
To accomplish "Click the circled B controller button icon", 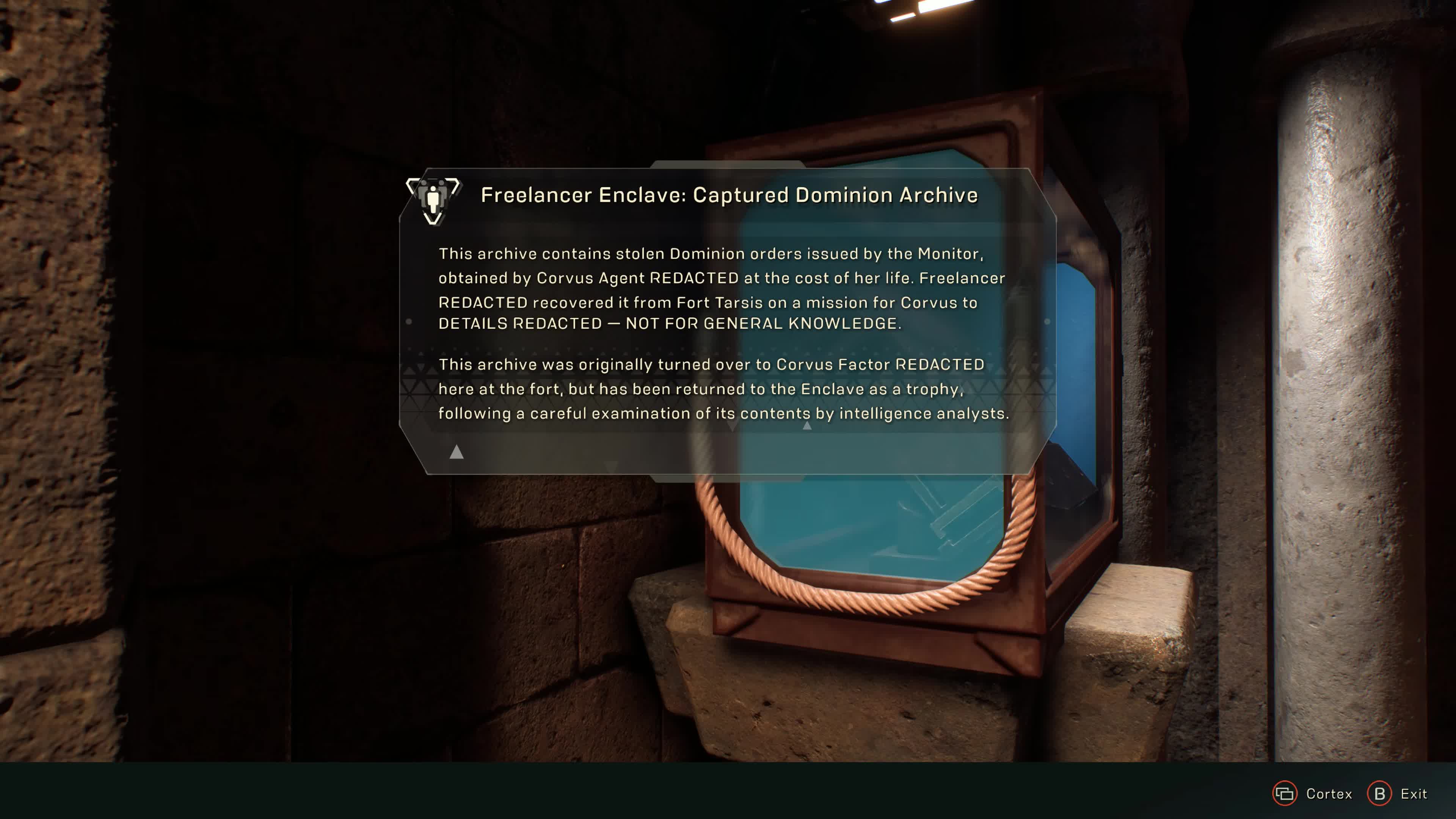I will pos(1380,794).
